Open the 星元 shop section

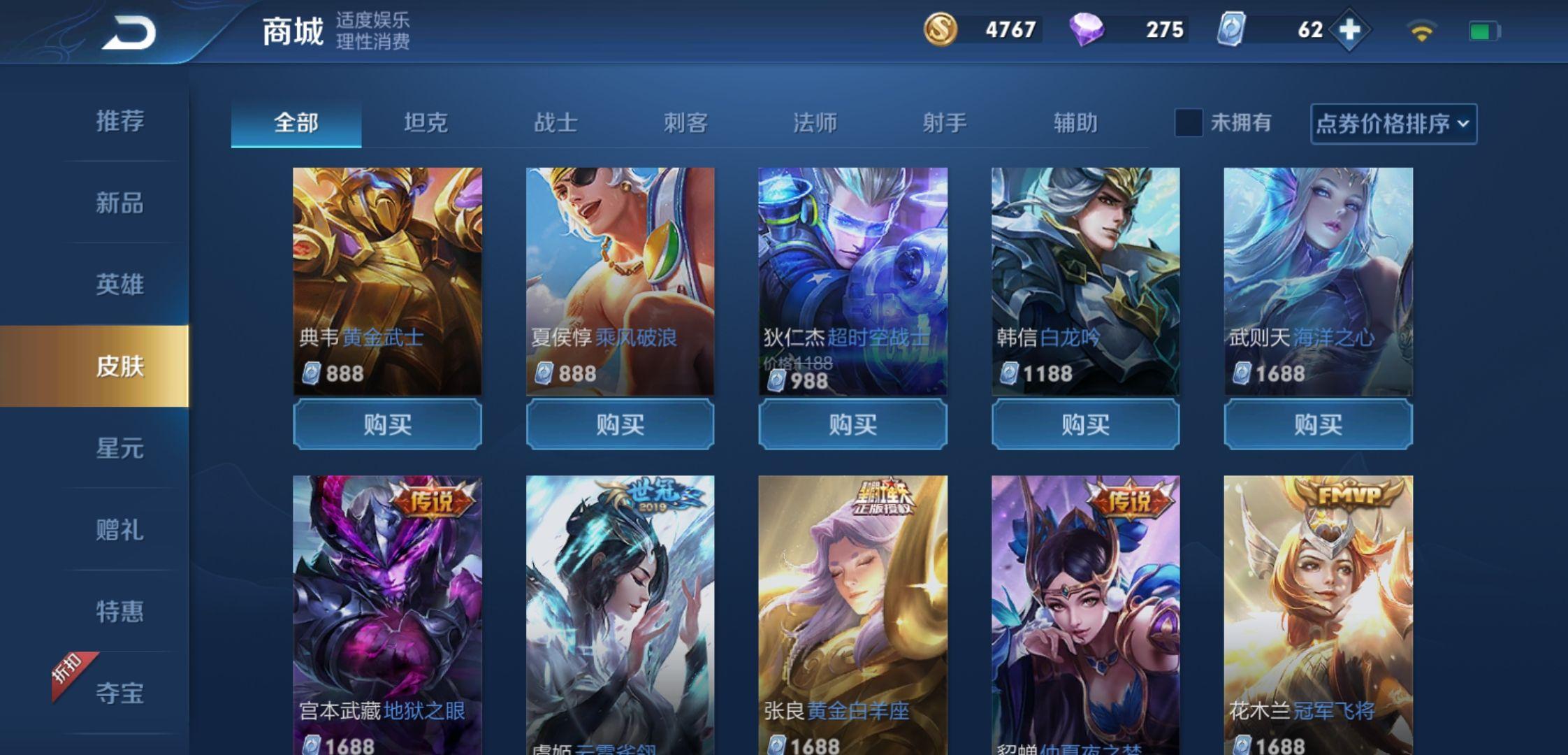point(119,448)
